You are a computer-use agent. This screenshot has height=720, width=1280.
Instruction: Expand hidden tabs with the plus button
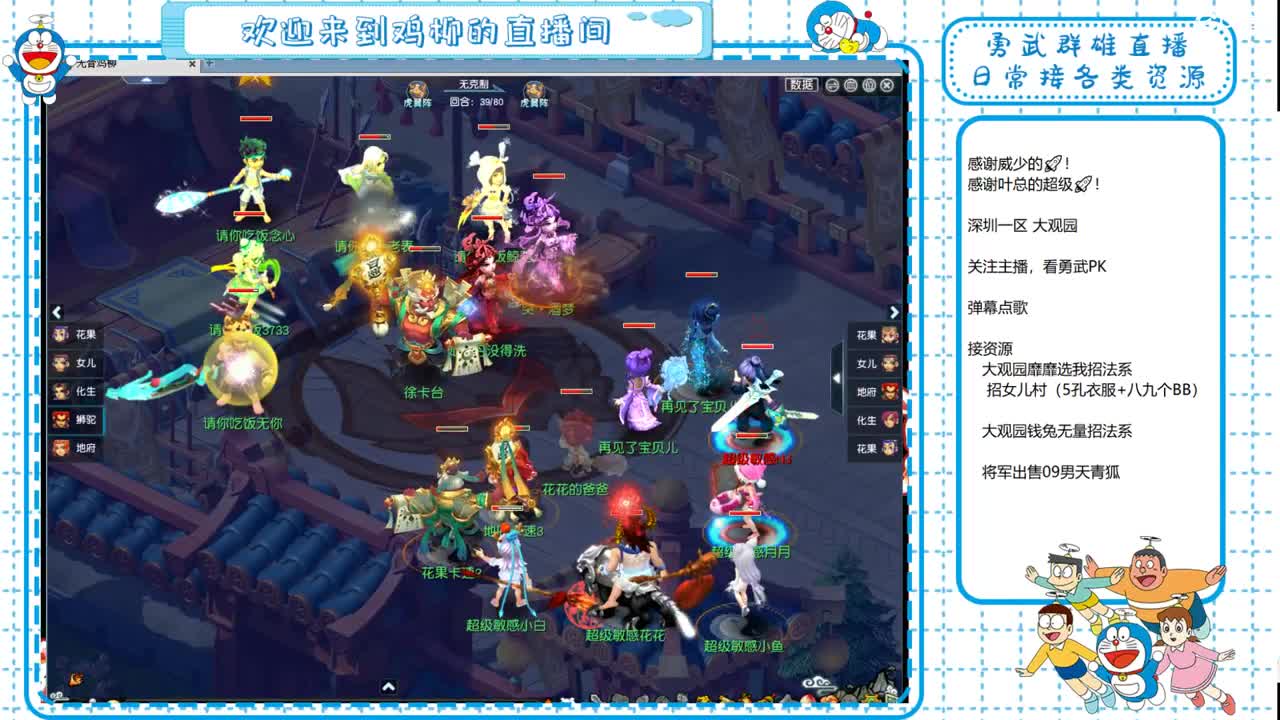tap(210, 63)
